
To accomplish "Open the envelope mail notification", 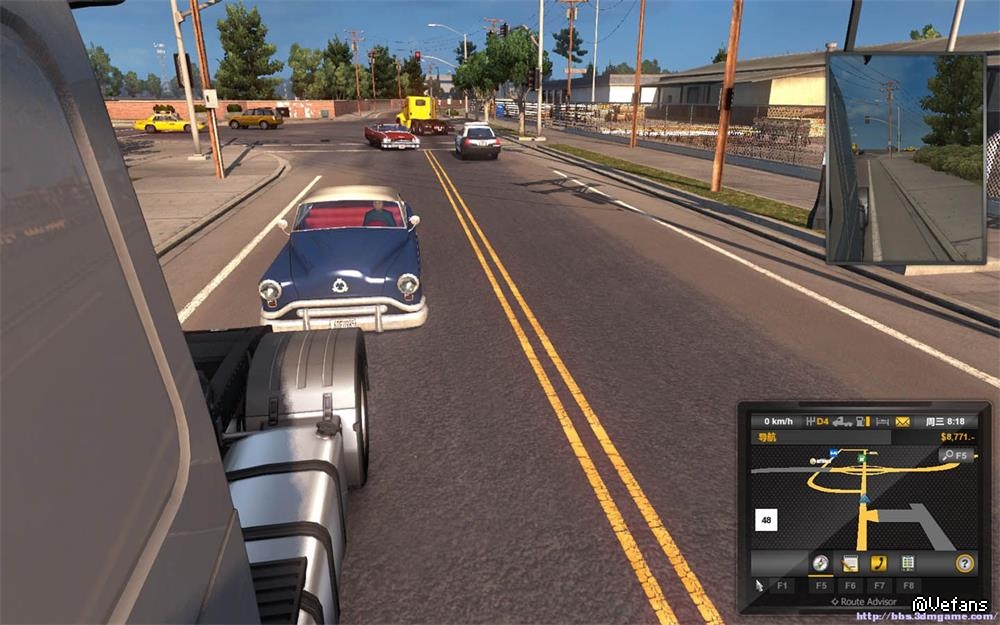I will pyautogui.click(x=903, y=421).
